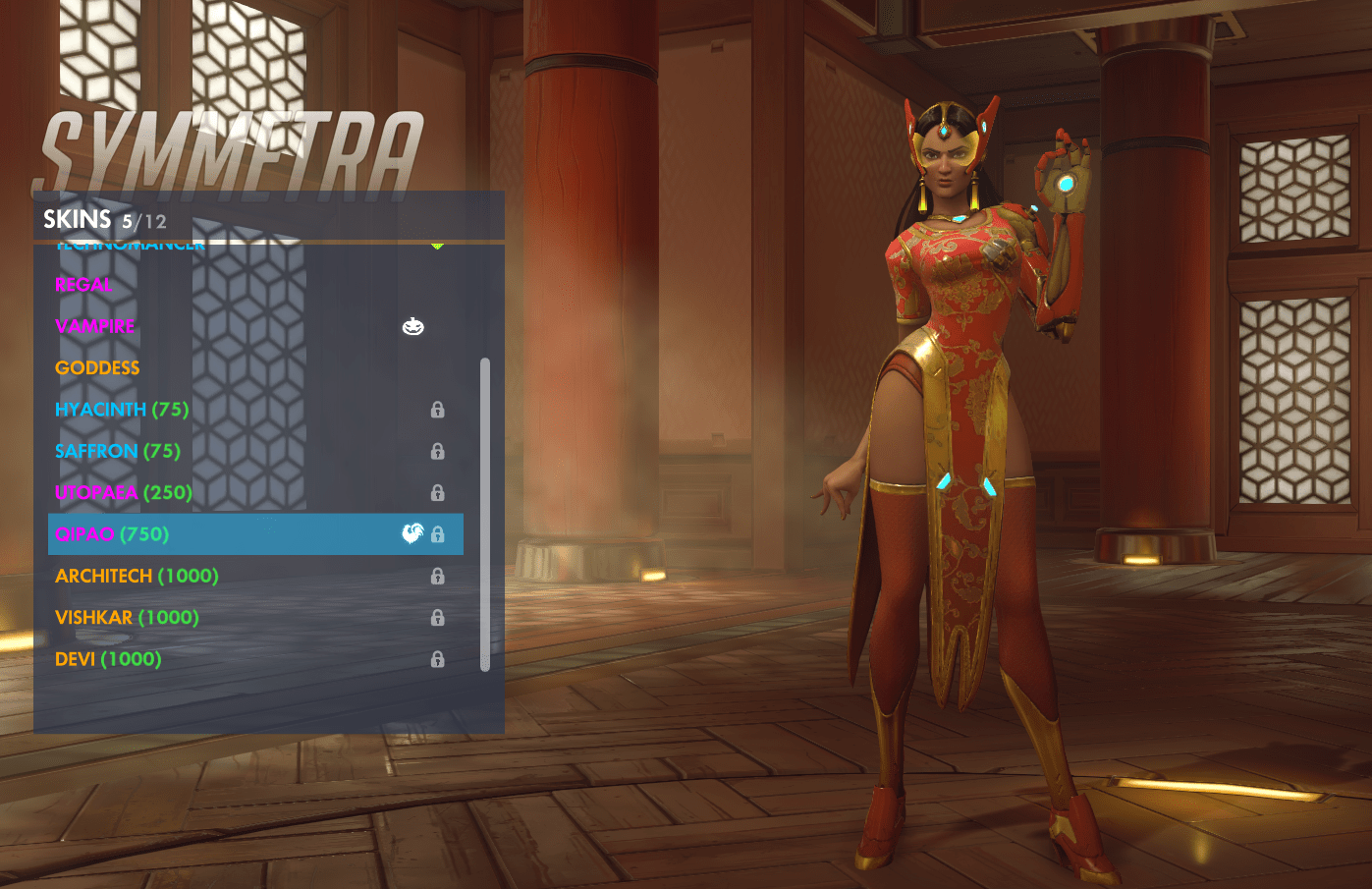Select the Vampire skin

[x=95, y=326]
